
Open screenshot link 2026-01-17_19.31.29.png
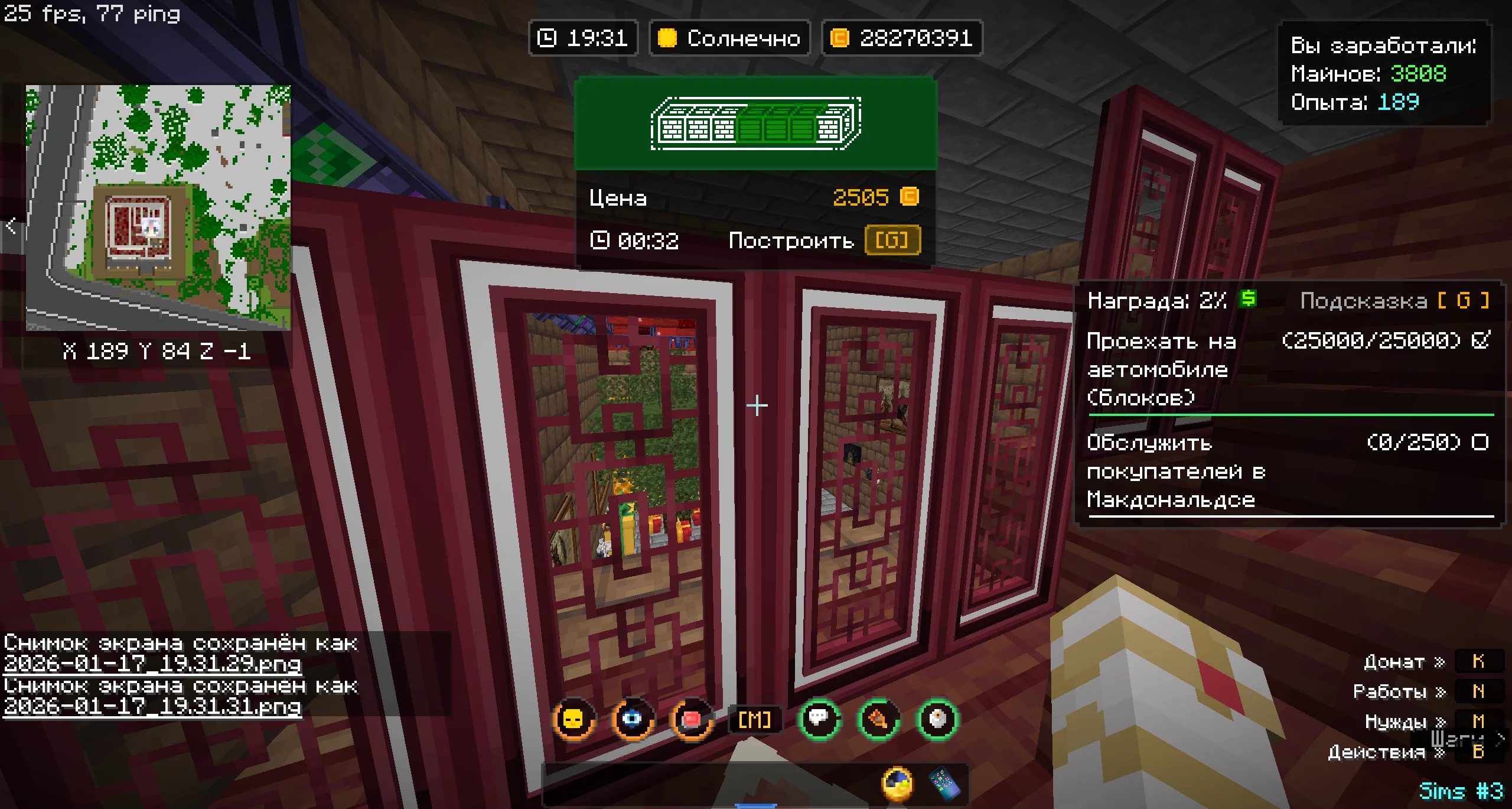coord(152,664)
